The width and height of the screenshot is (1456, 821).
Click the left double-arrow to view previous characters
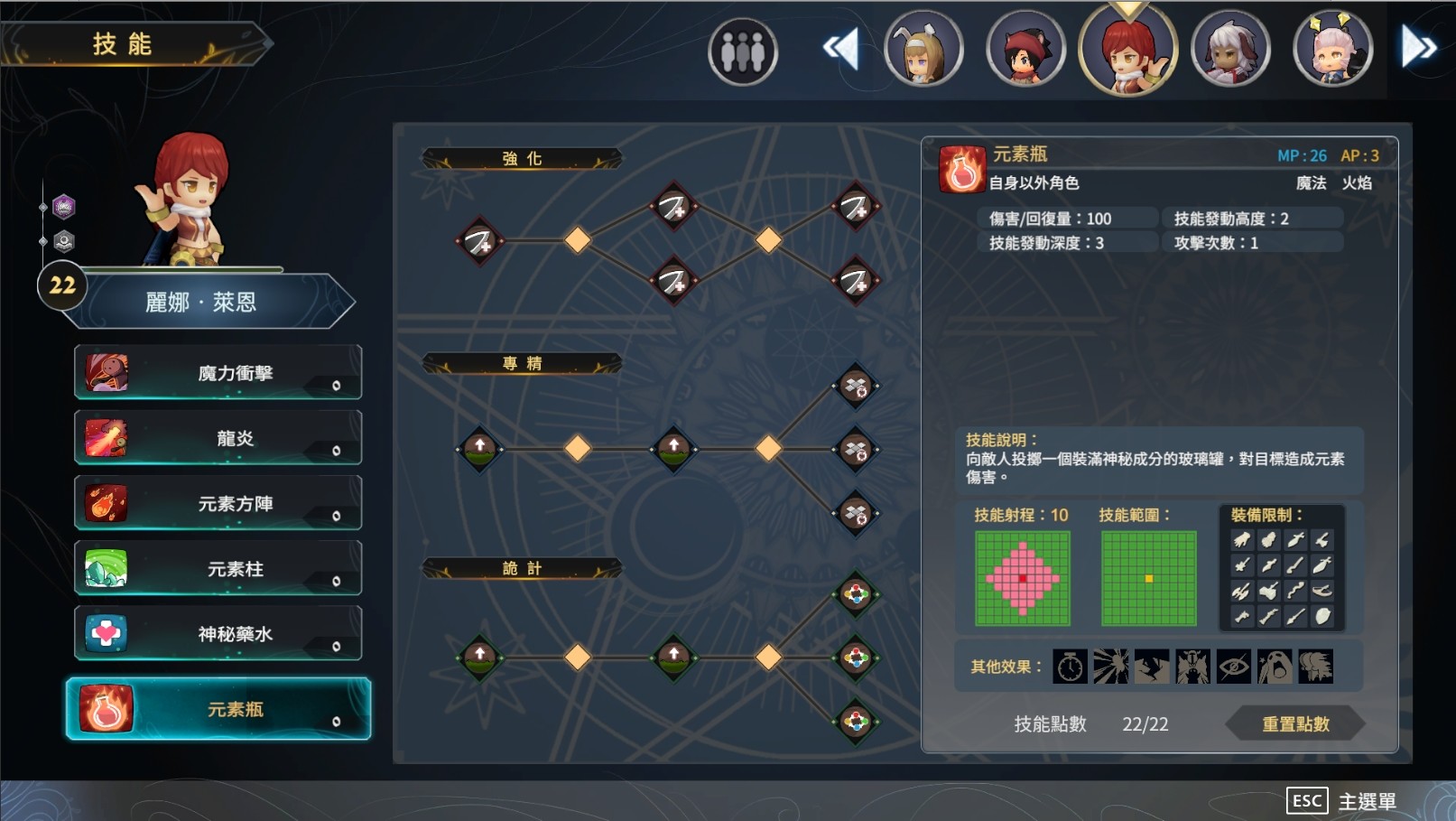pos(840,49)
